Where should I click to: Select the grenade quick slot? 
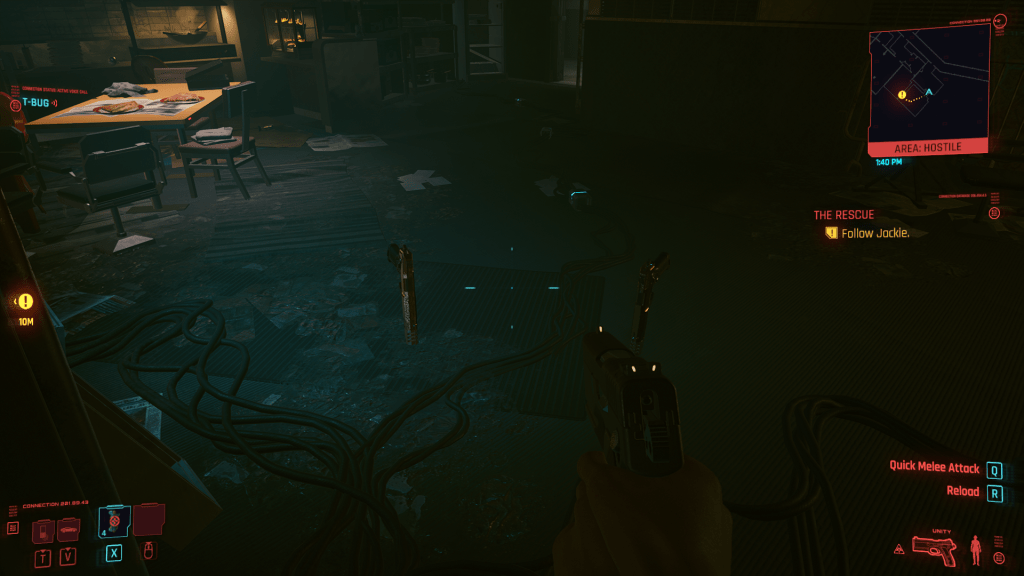coord(114,523)
